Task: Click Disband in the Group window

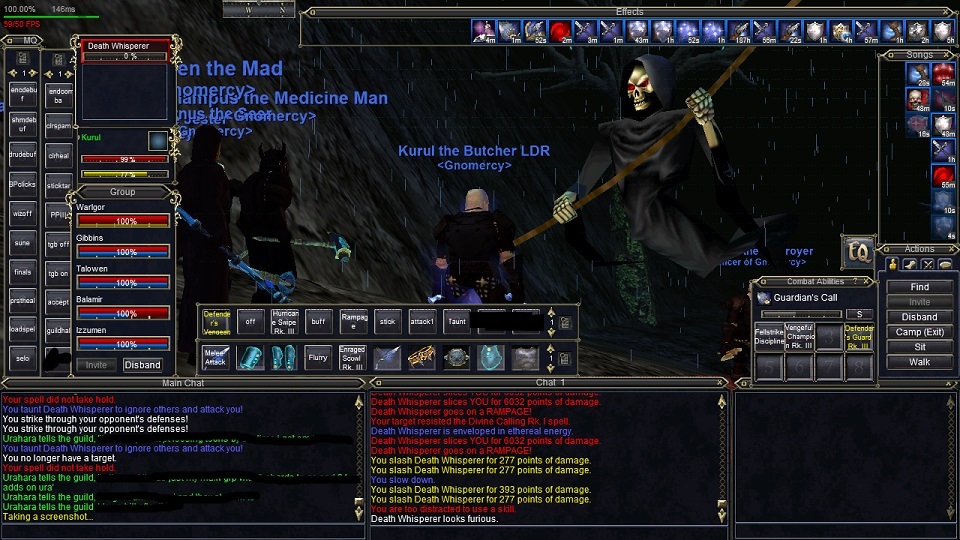Action: tap(142, 365)
